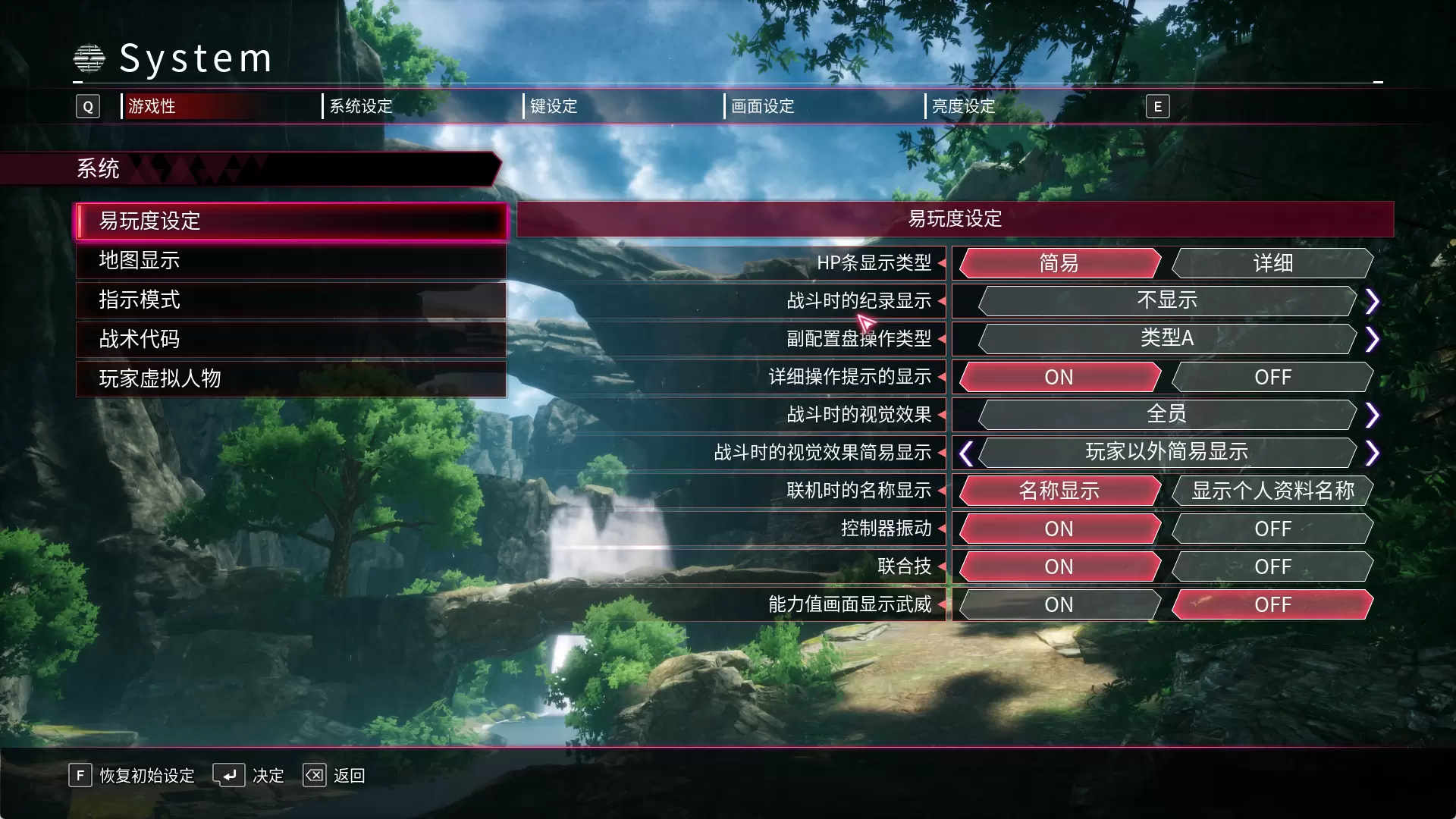Screen dimensions: 1456x819
Task: Select the 战术代码 entry
Action: click(x=290, y=340)
